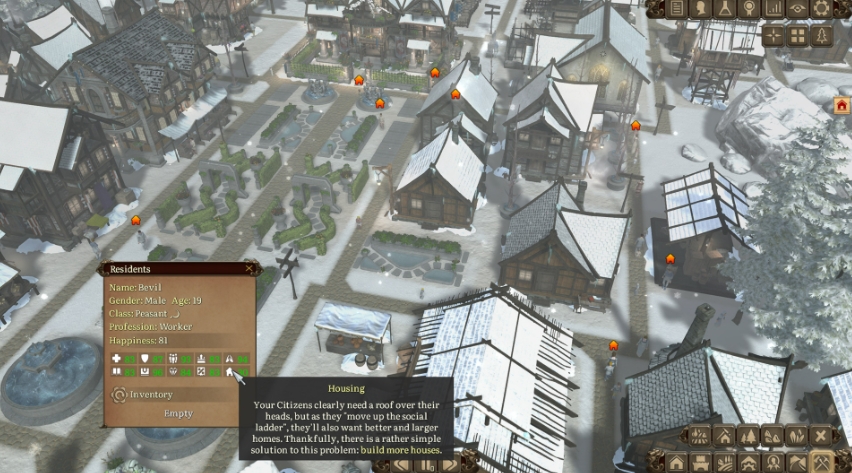852x473 pixels.
Task: Toggle the four-square grid button
Action: tap(797, 36)
